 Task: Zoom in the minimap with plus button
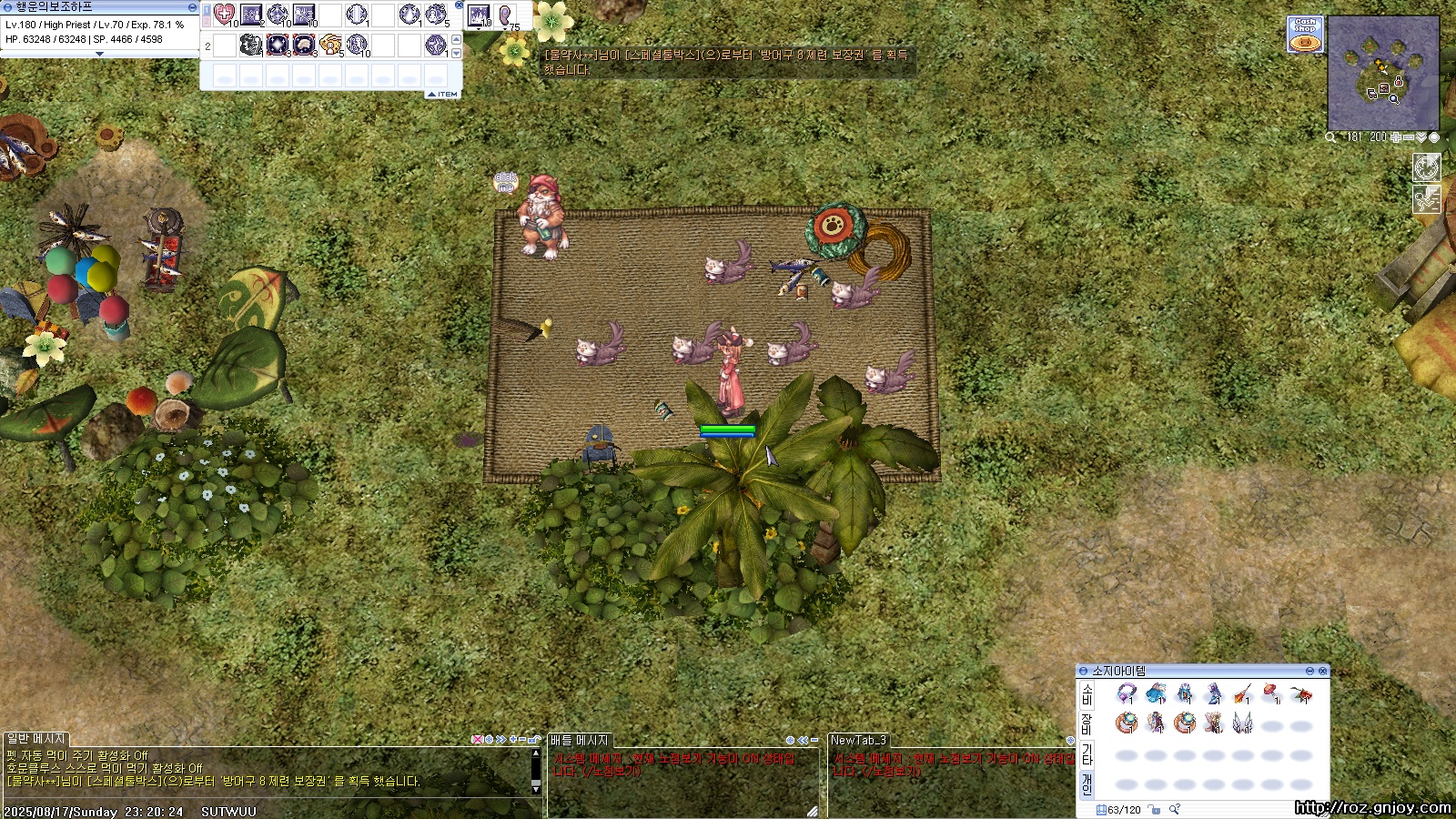(1396, 137)
